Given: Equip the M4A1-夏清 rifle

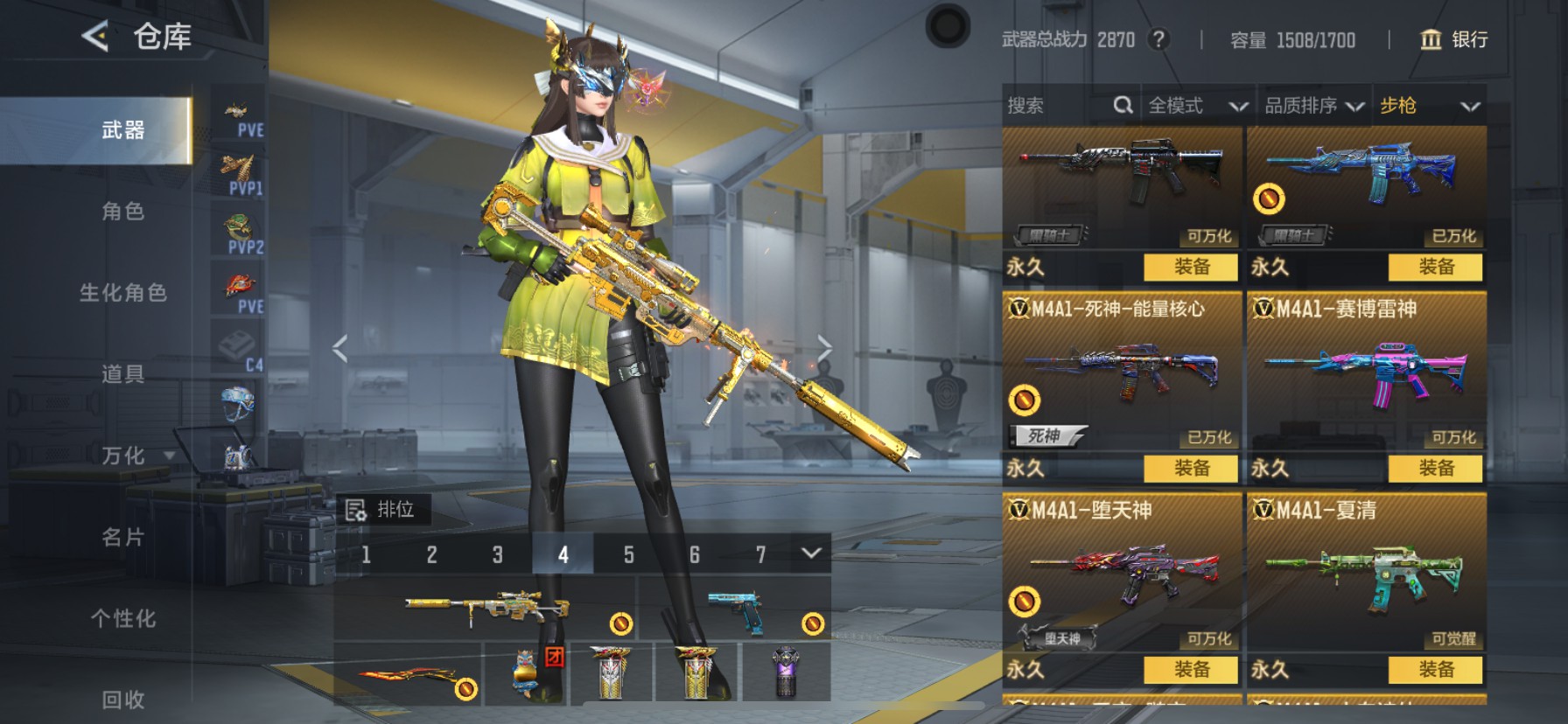Looking at the screenshot, I should (1435, 670).
